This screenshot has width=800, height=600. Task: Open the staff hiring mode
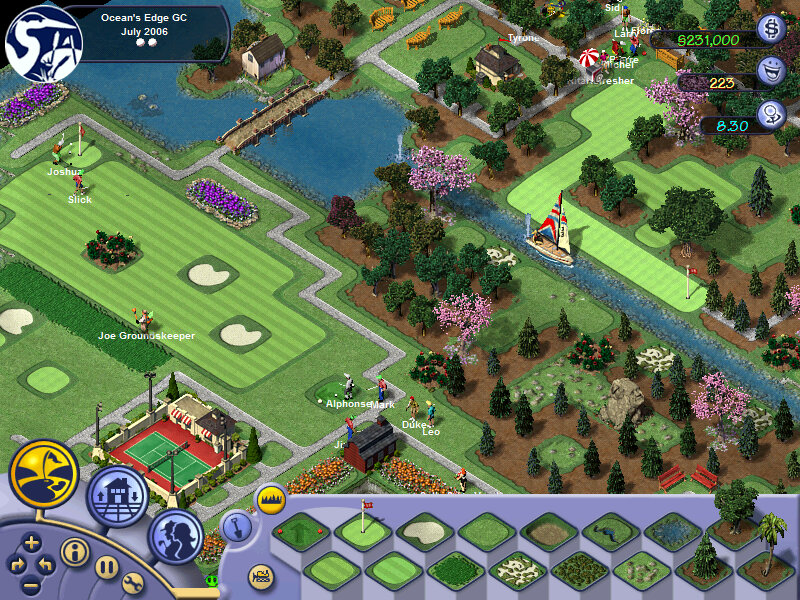(176, 536)
